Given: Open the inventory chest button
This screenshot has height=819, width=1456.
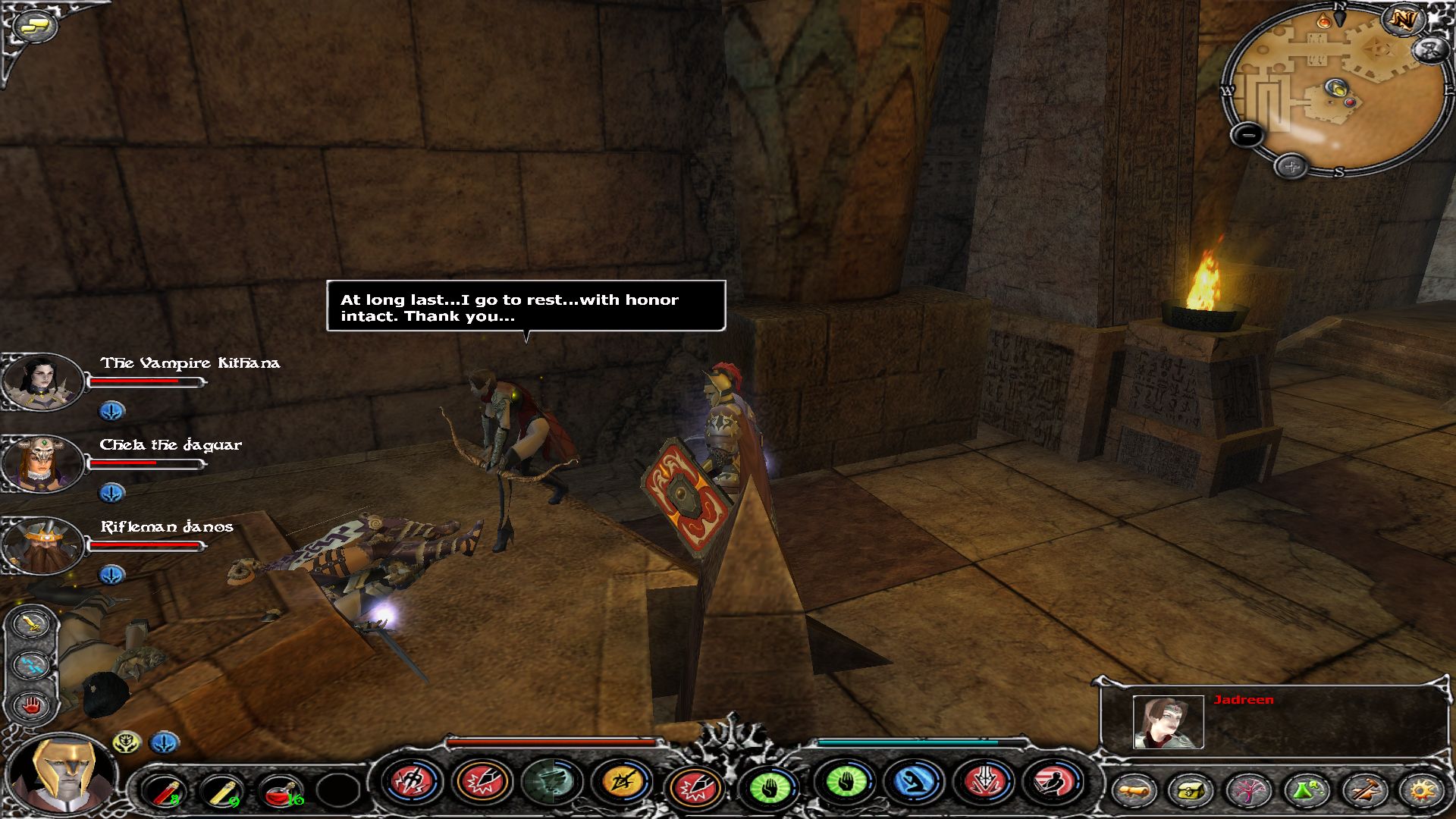Looking at the screenshot, I should [x=1190, y=791].
